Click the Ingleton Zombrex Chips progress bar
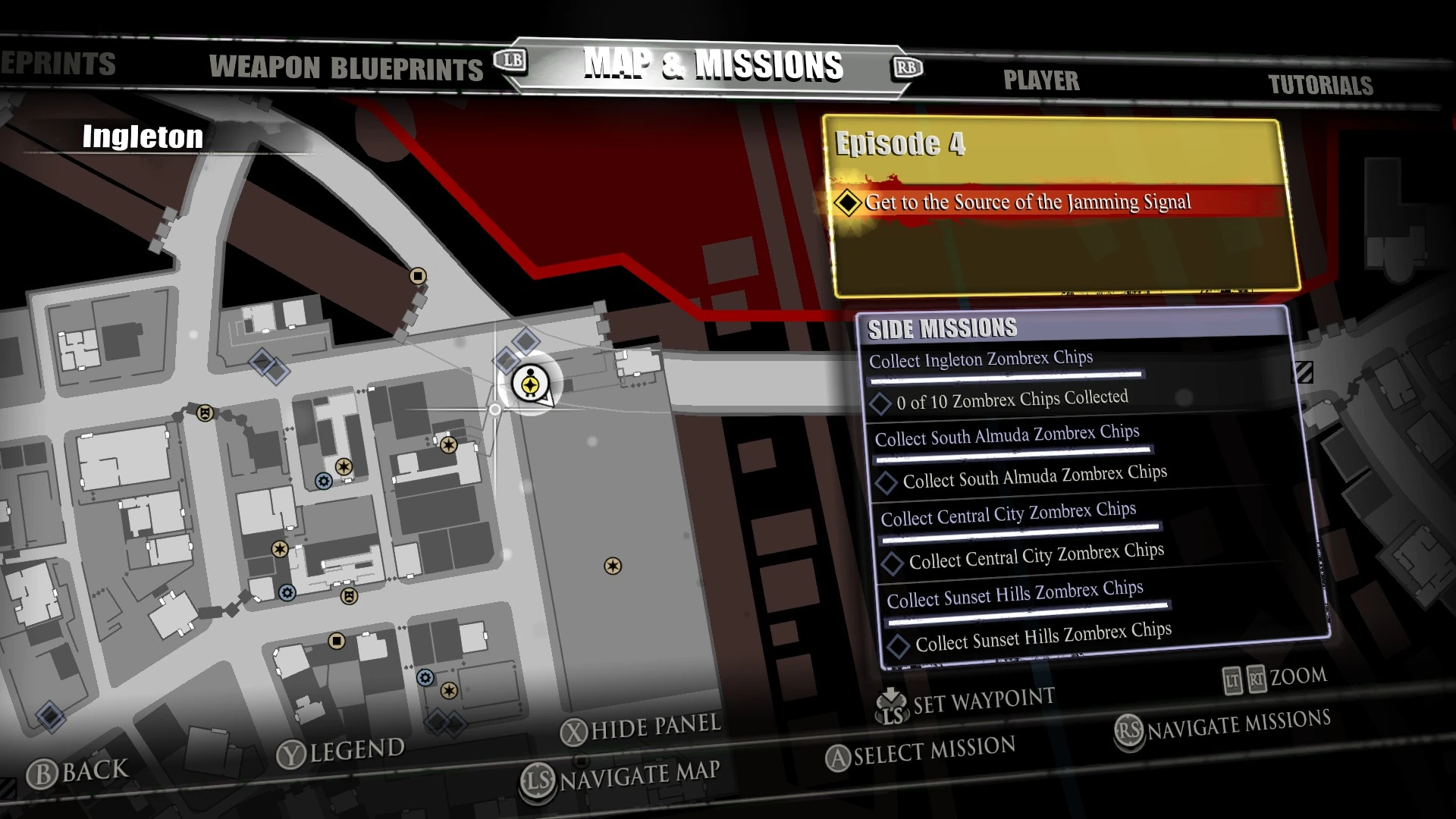This screenshot has width=1456, height=819. click(1009, 375)
